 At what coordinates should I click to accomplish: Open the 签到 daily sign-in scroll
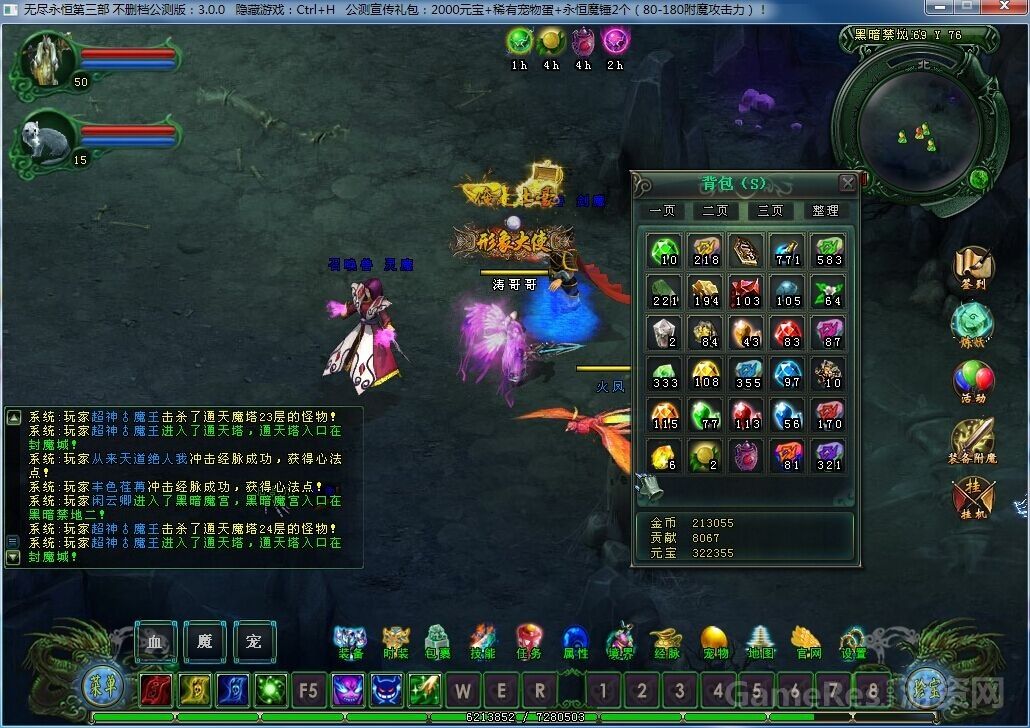pyautogui.click(x=972, y=267)
